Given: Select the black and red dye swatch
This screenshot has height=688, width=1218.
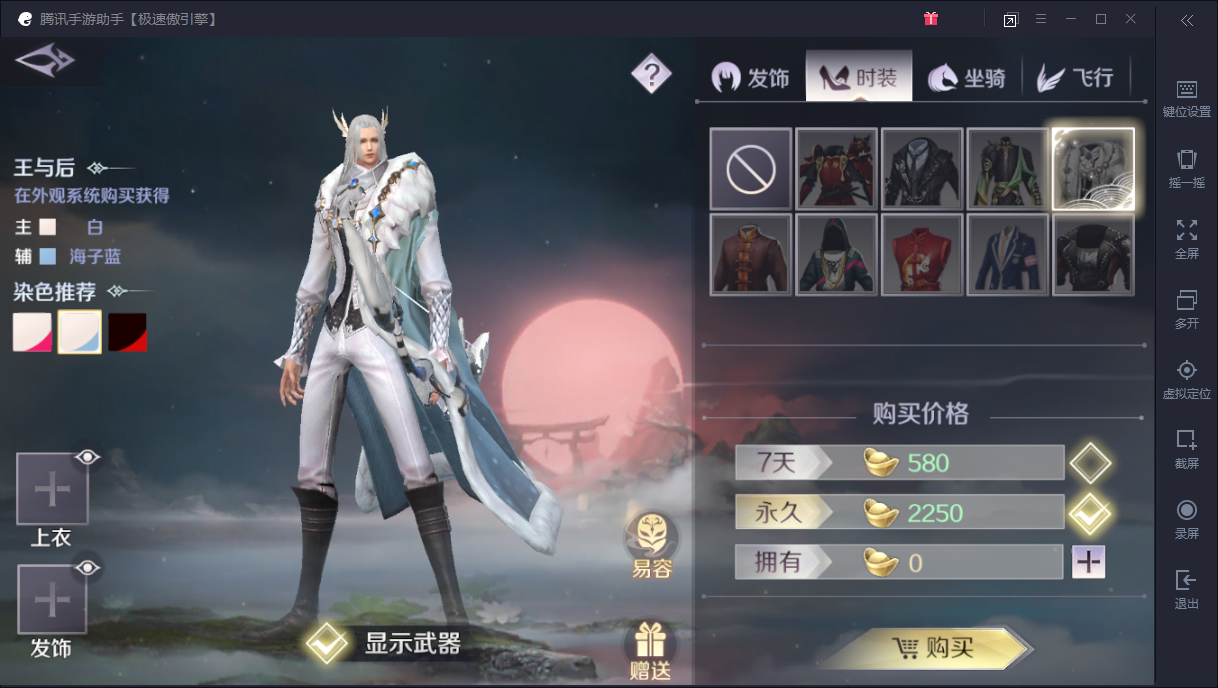Looking at the screenshot, I should pyautogui.click(x=128, y=332).
